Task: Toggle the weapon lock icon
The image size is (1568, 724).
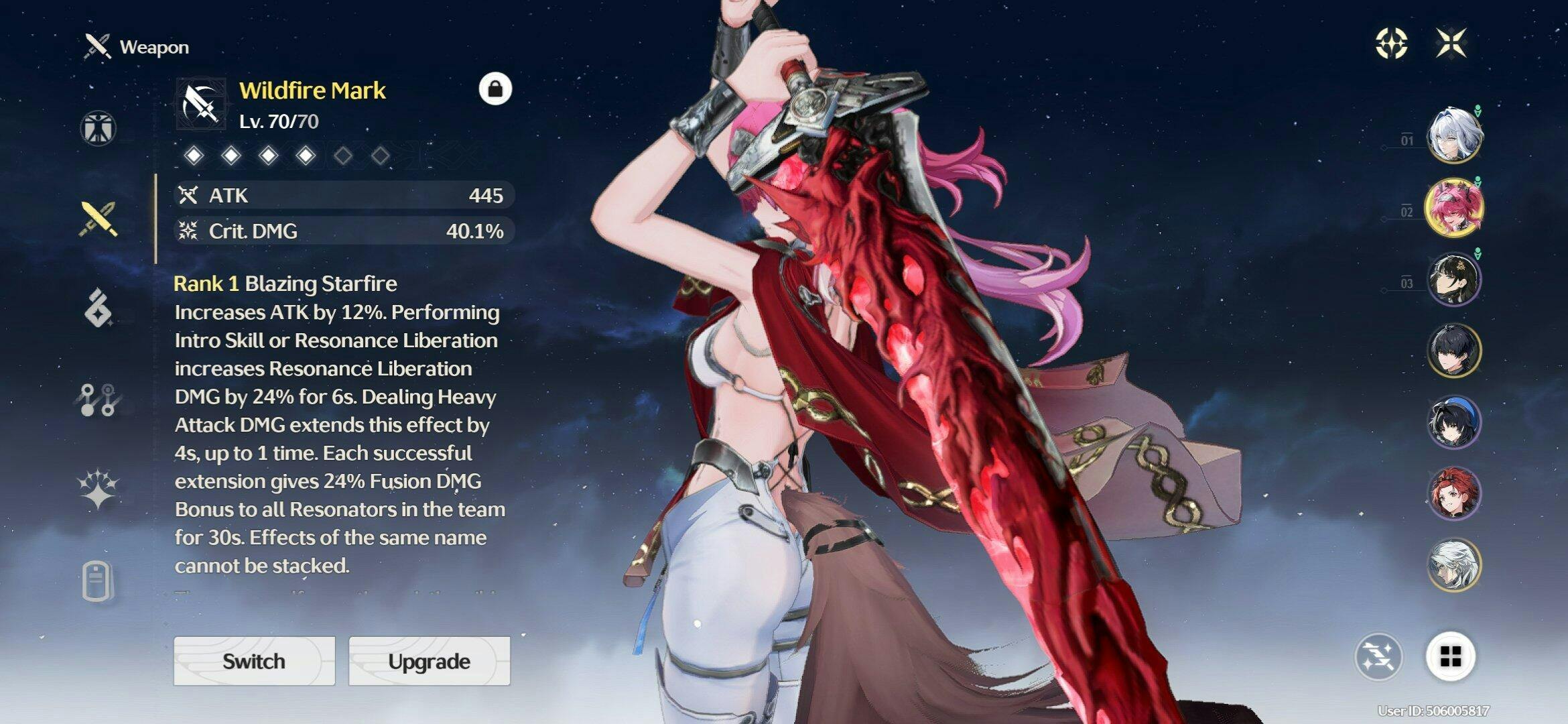Action: (495, 88)
